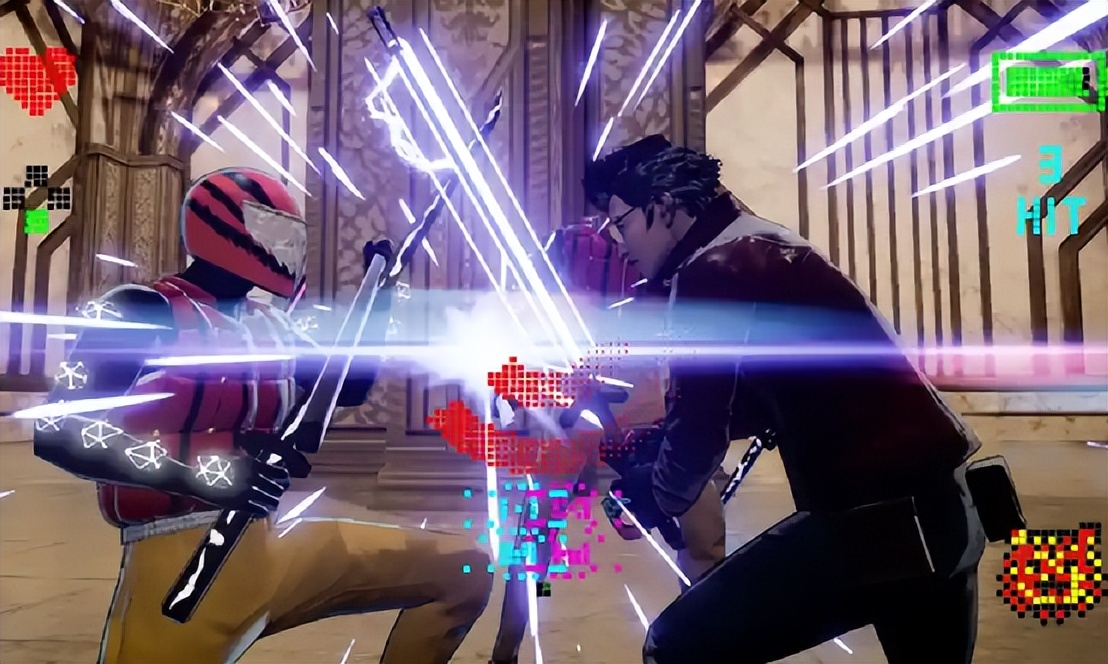Select the green Death Glove skill chip
This screenshot has height=664, width=1108.
36,221
